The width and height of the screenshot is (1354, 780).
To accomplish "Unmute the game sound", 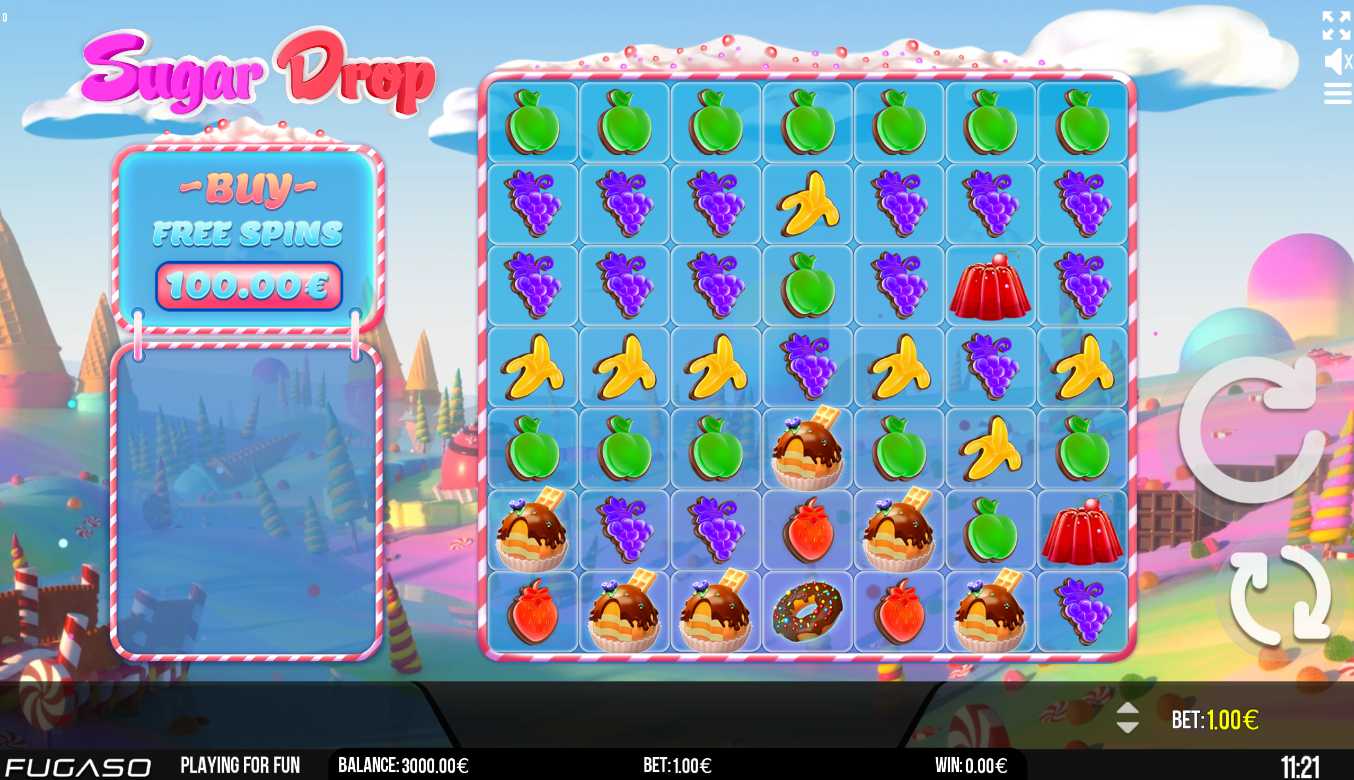I will coord(1337,62).
